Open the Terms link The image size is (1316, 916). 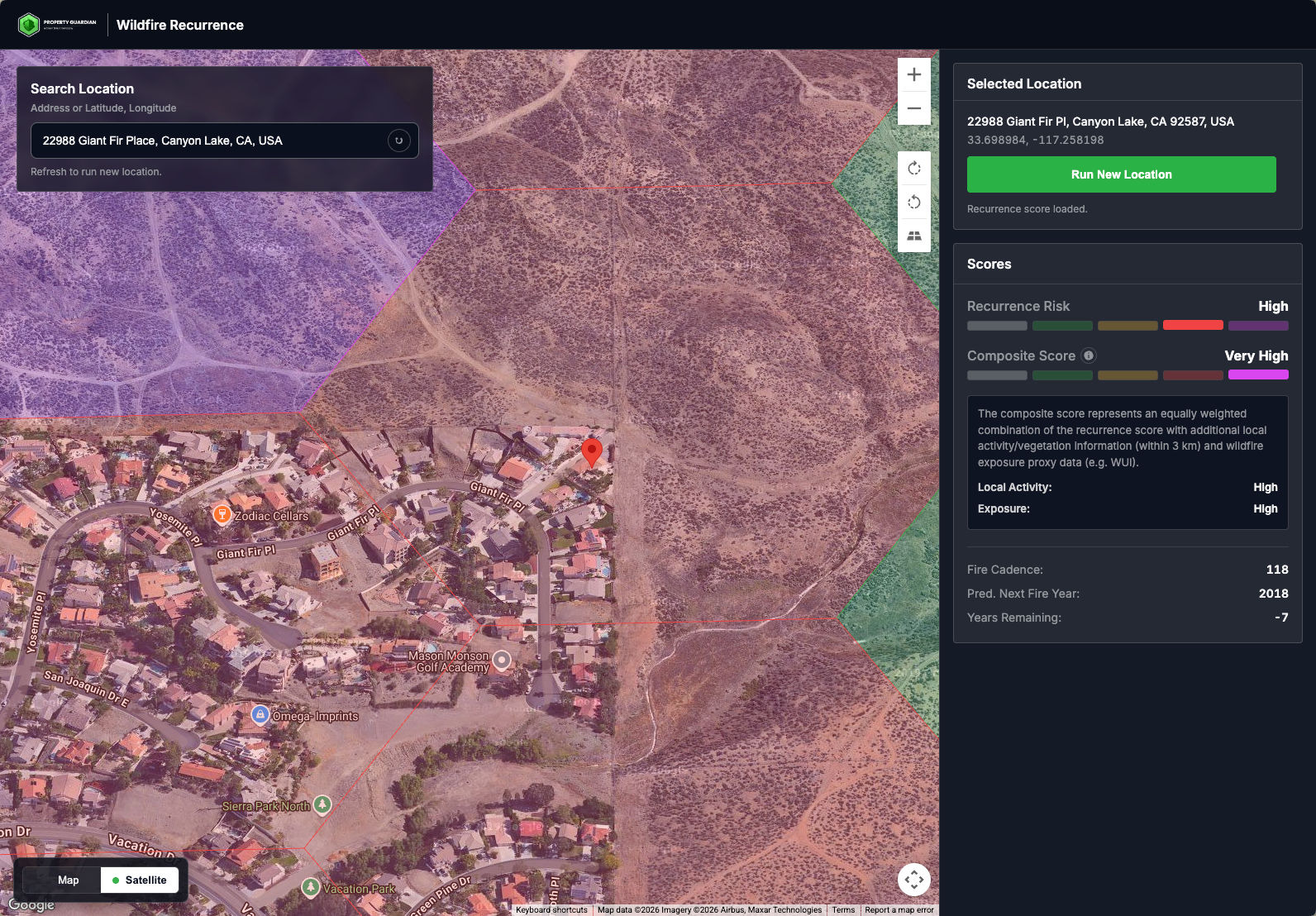tap(843, 909)
